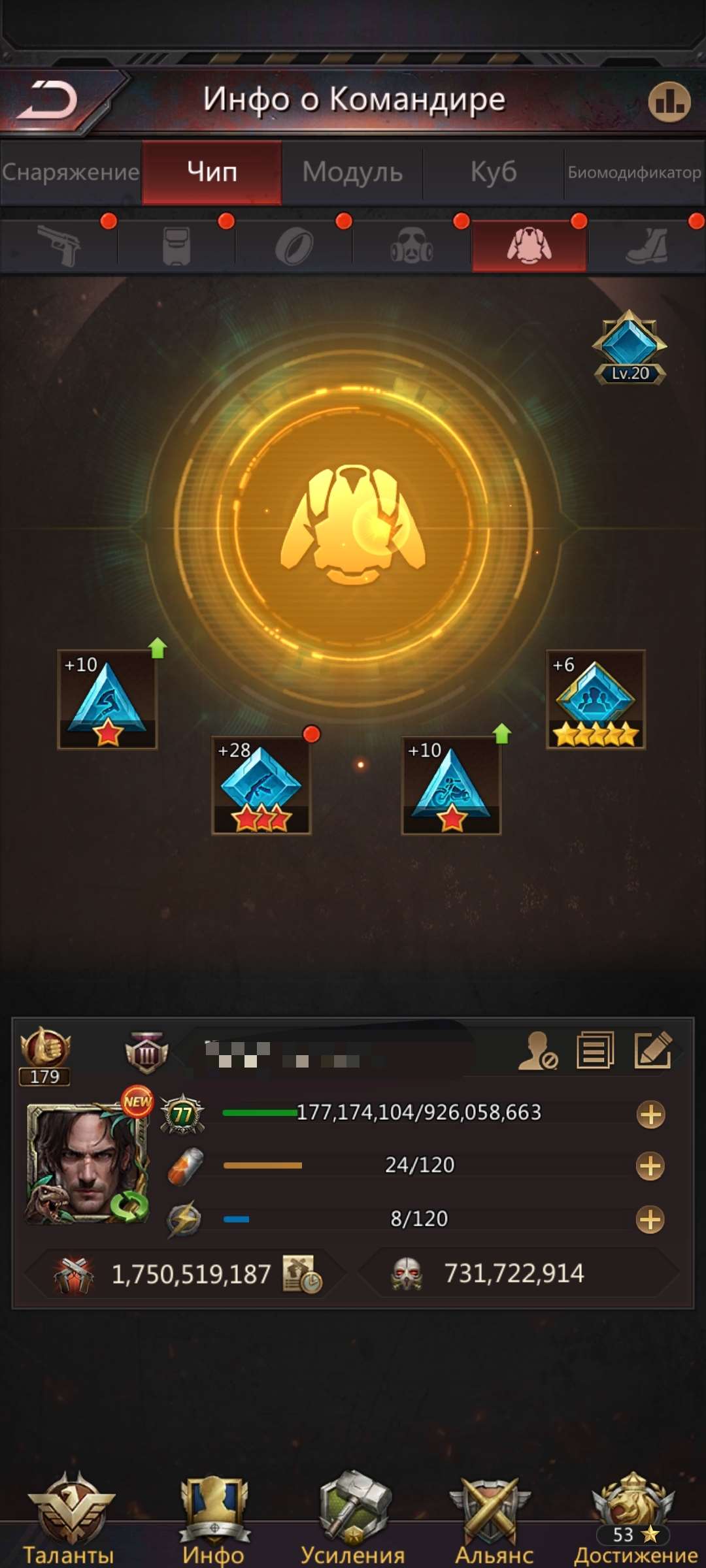
Task: Choose the pistol weapon chip category
Action: [59, 246]
